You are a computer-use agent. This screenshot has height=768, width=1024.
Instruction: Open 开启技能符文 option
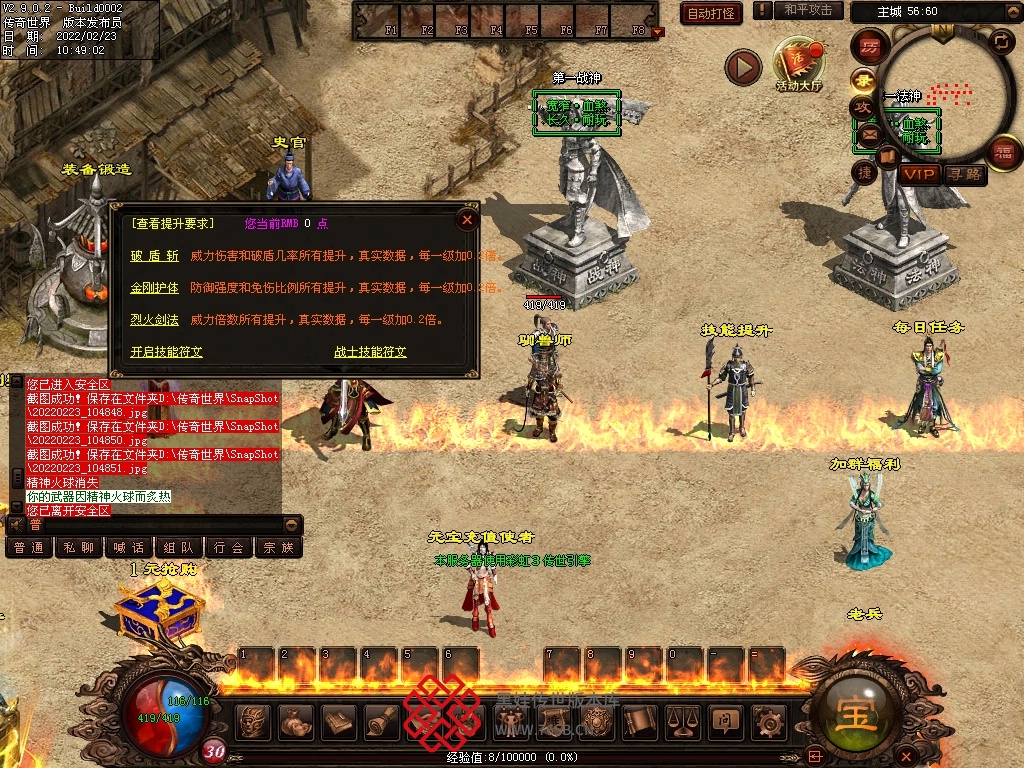tap(166, 352)
